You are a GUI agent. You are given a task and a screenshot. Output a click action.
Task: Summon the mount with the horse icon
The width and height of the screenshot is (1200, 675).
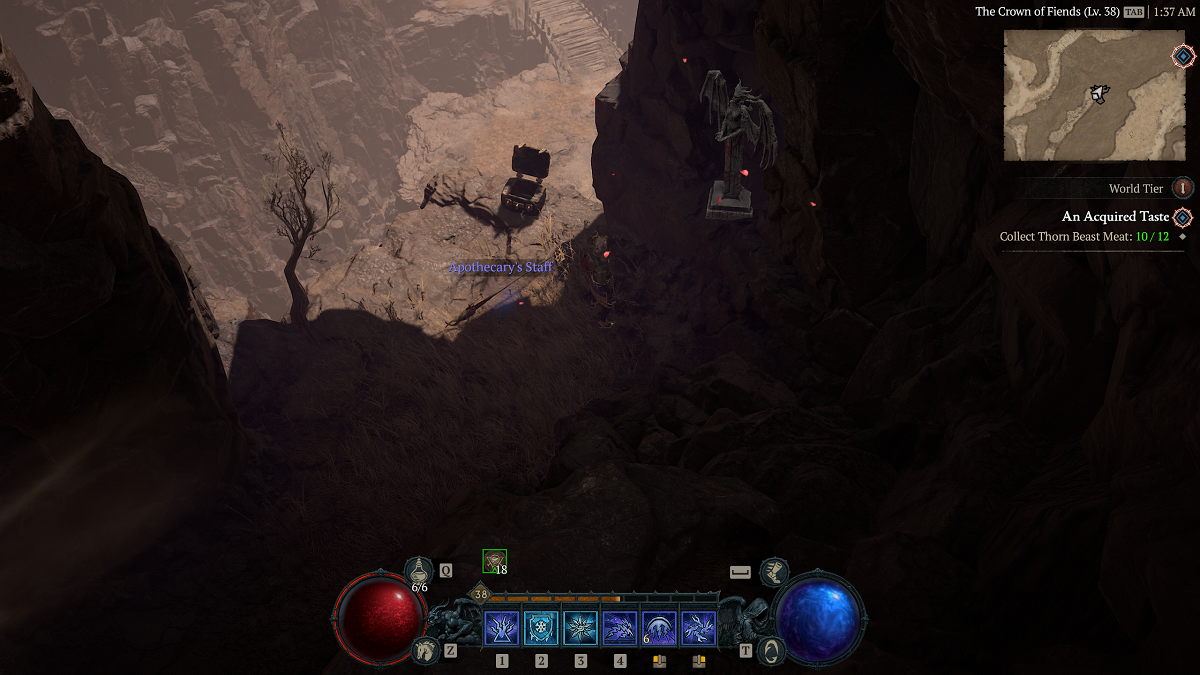(425, 651)
